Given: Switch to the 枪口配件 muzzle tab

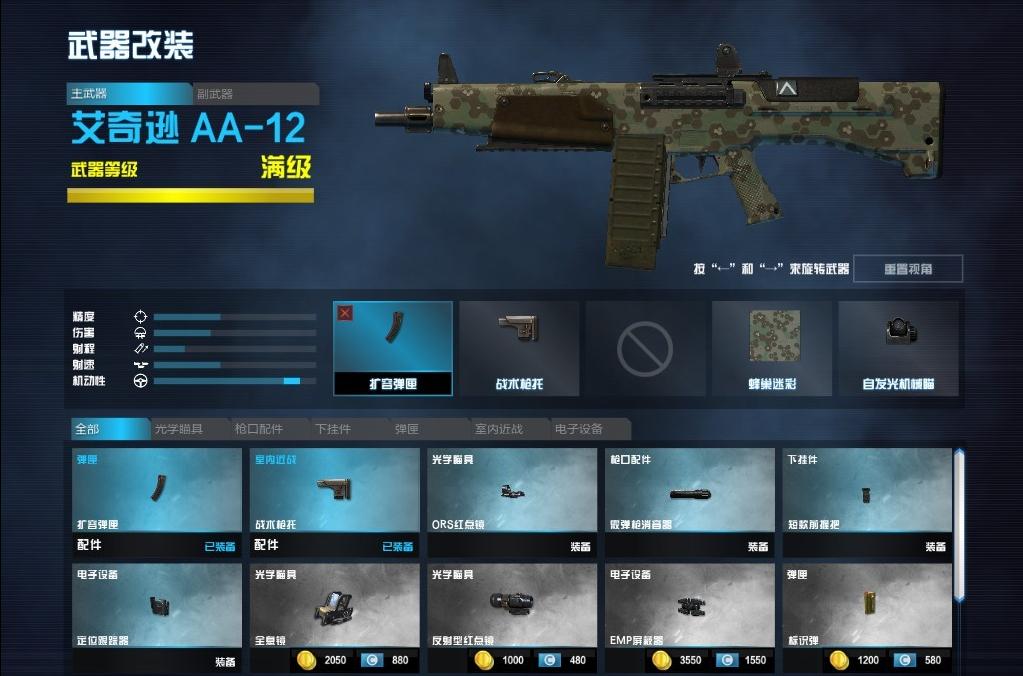Looking at the screenshot, I should 266,429.
